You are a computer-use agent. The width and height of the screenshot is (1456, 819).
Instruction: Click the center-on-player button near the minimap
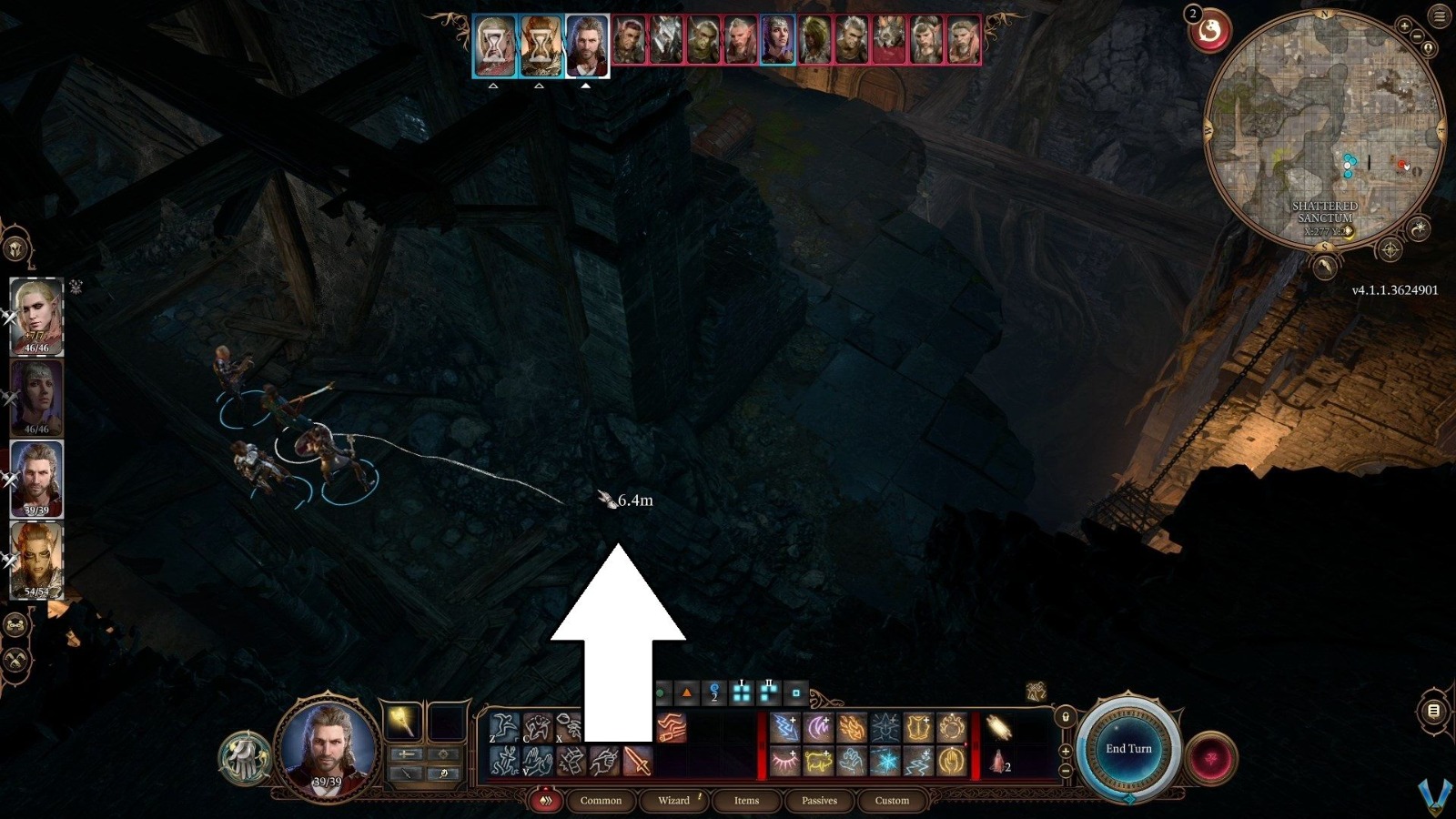click(x=1429, y=48)
